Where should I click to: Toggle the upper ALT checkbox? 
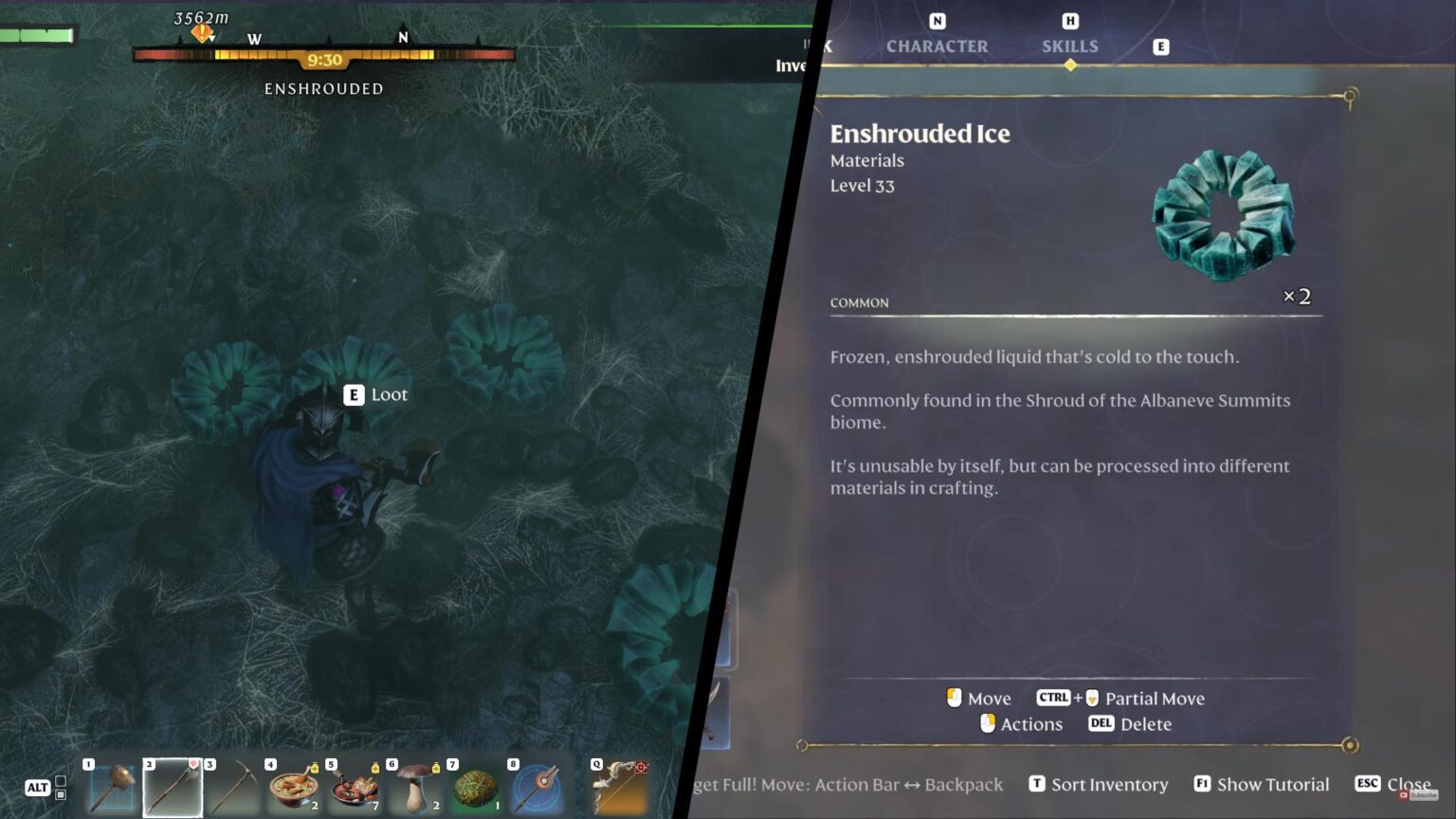click(61, 782)
